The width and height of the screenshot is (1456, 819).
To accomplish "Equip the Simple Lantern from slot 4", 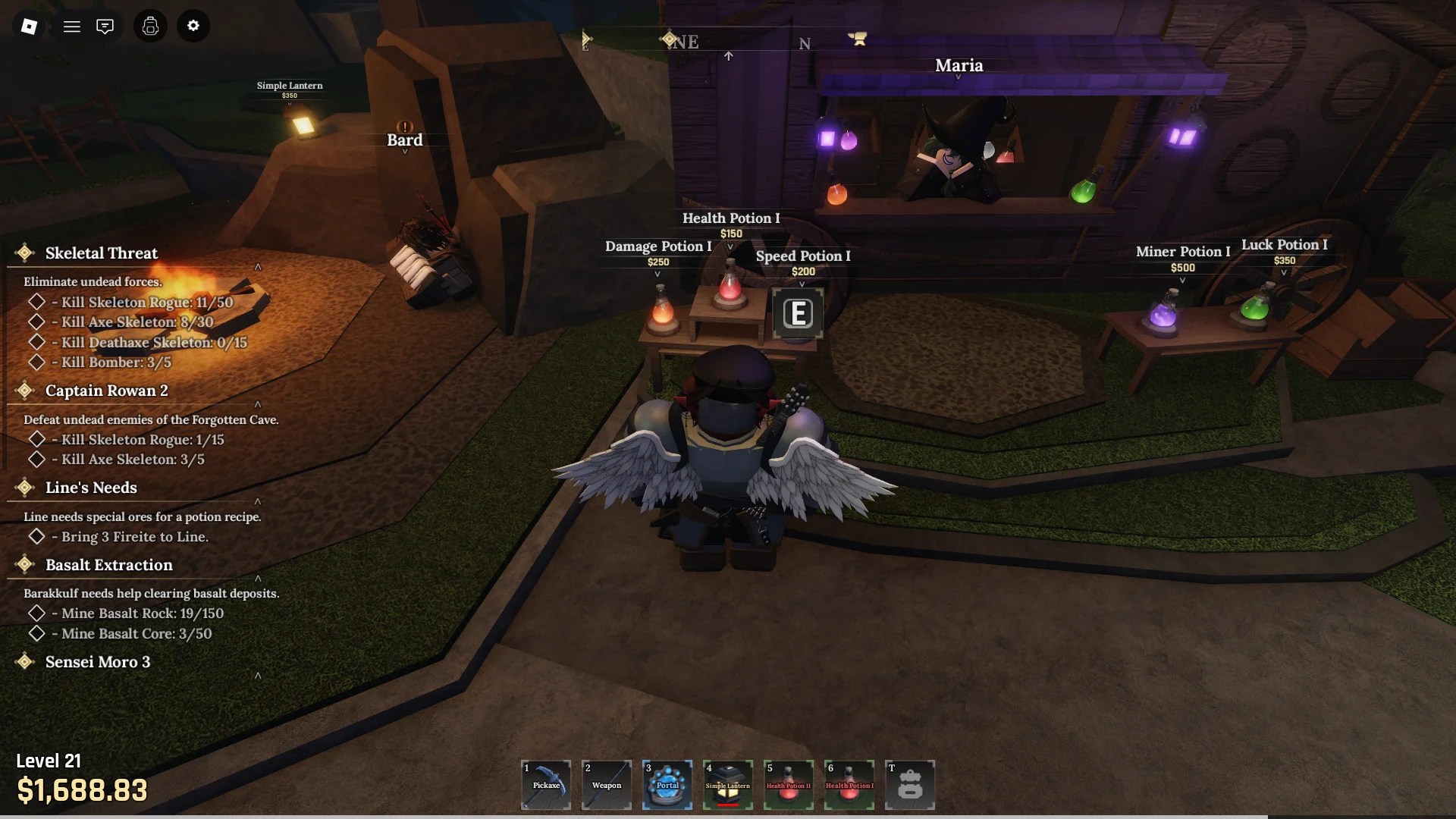I will tap(728, 785).
